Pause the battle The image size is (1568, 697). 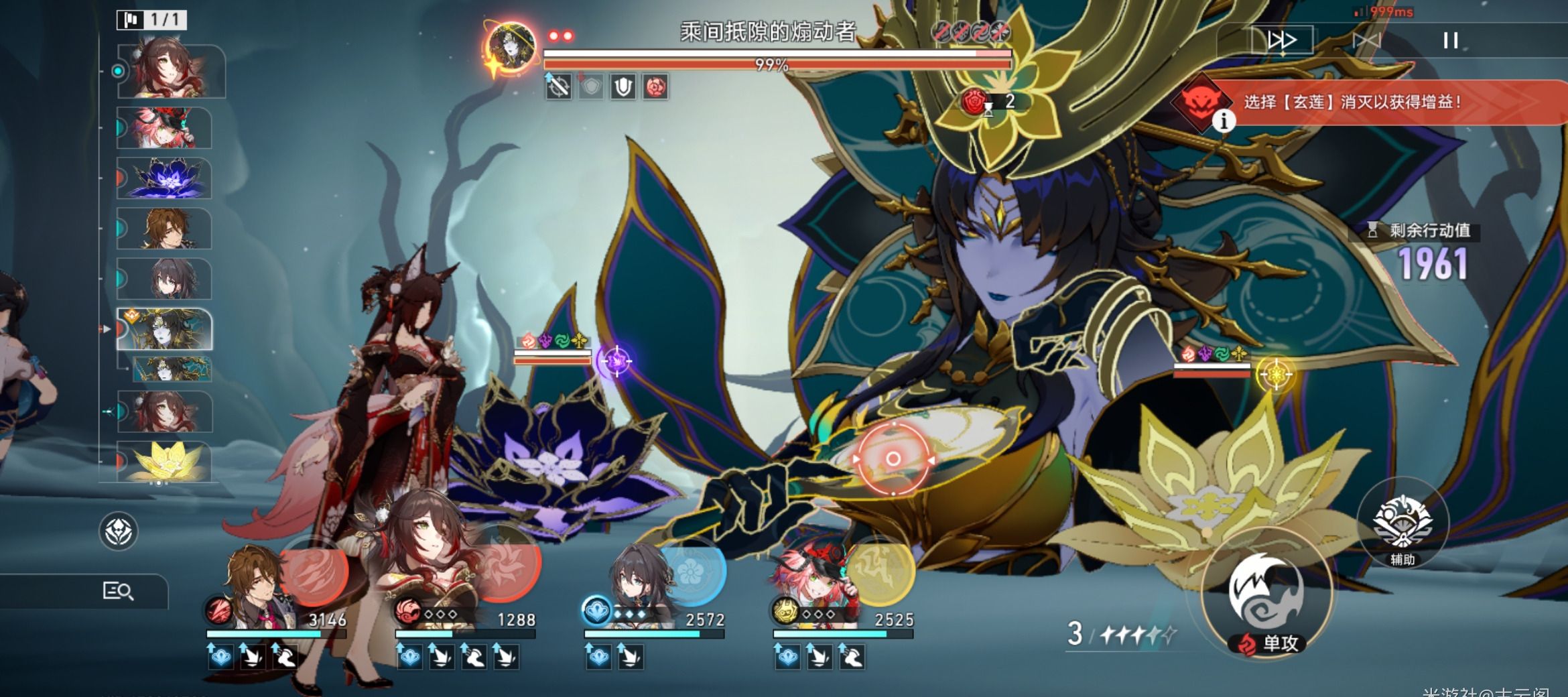click(x=1450, y=41)
